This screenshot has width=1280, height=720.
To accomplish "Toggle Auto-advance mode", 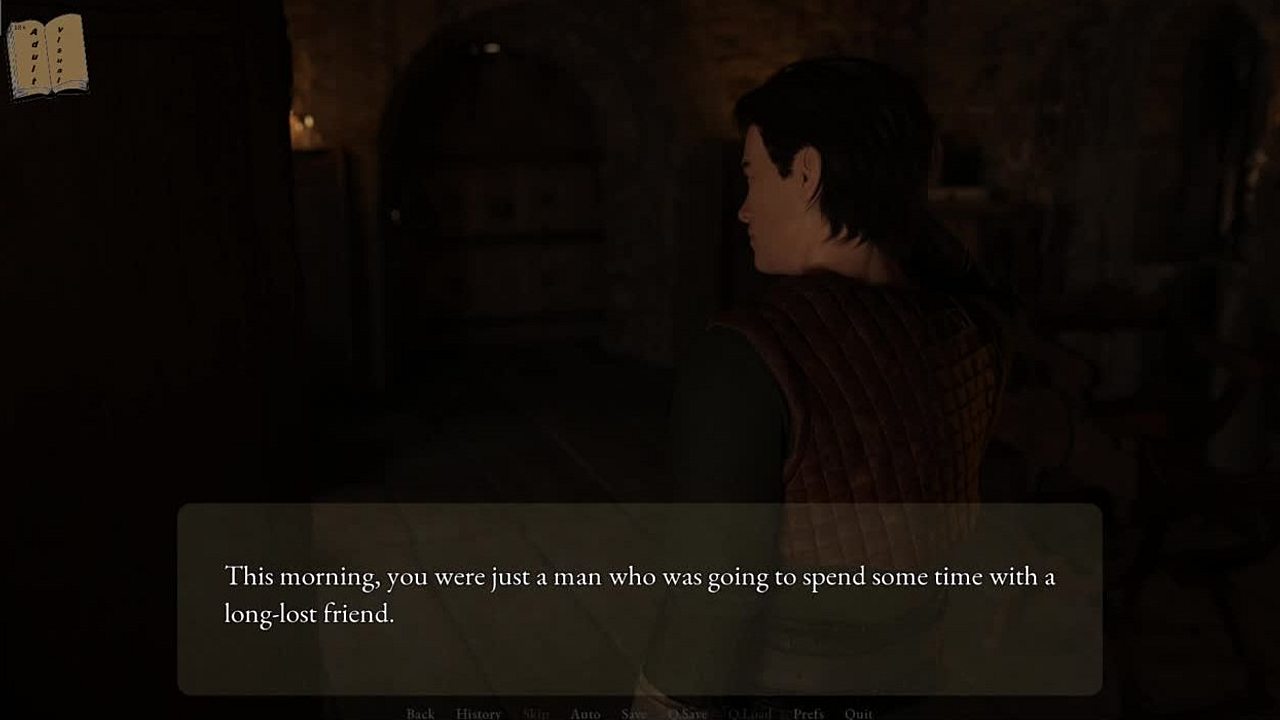I will click(585, 713).
